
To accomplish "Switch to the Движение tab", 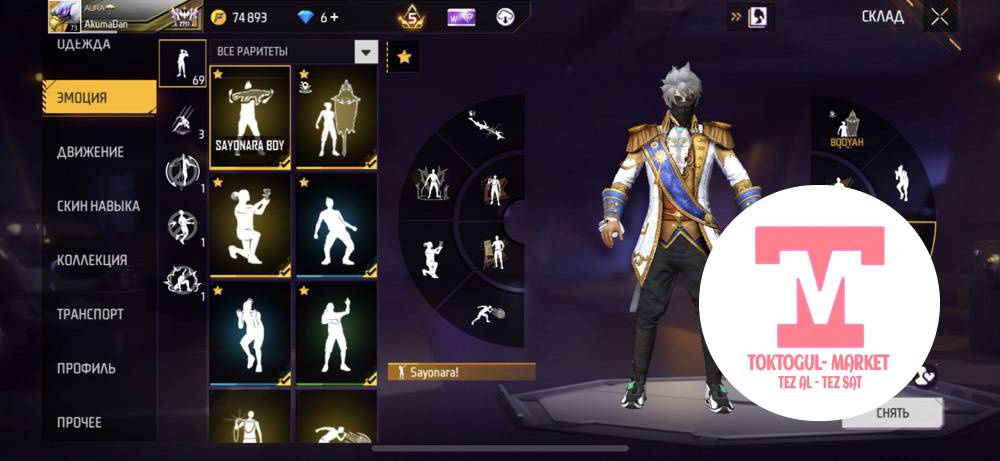I will [91, 152].
